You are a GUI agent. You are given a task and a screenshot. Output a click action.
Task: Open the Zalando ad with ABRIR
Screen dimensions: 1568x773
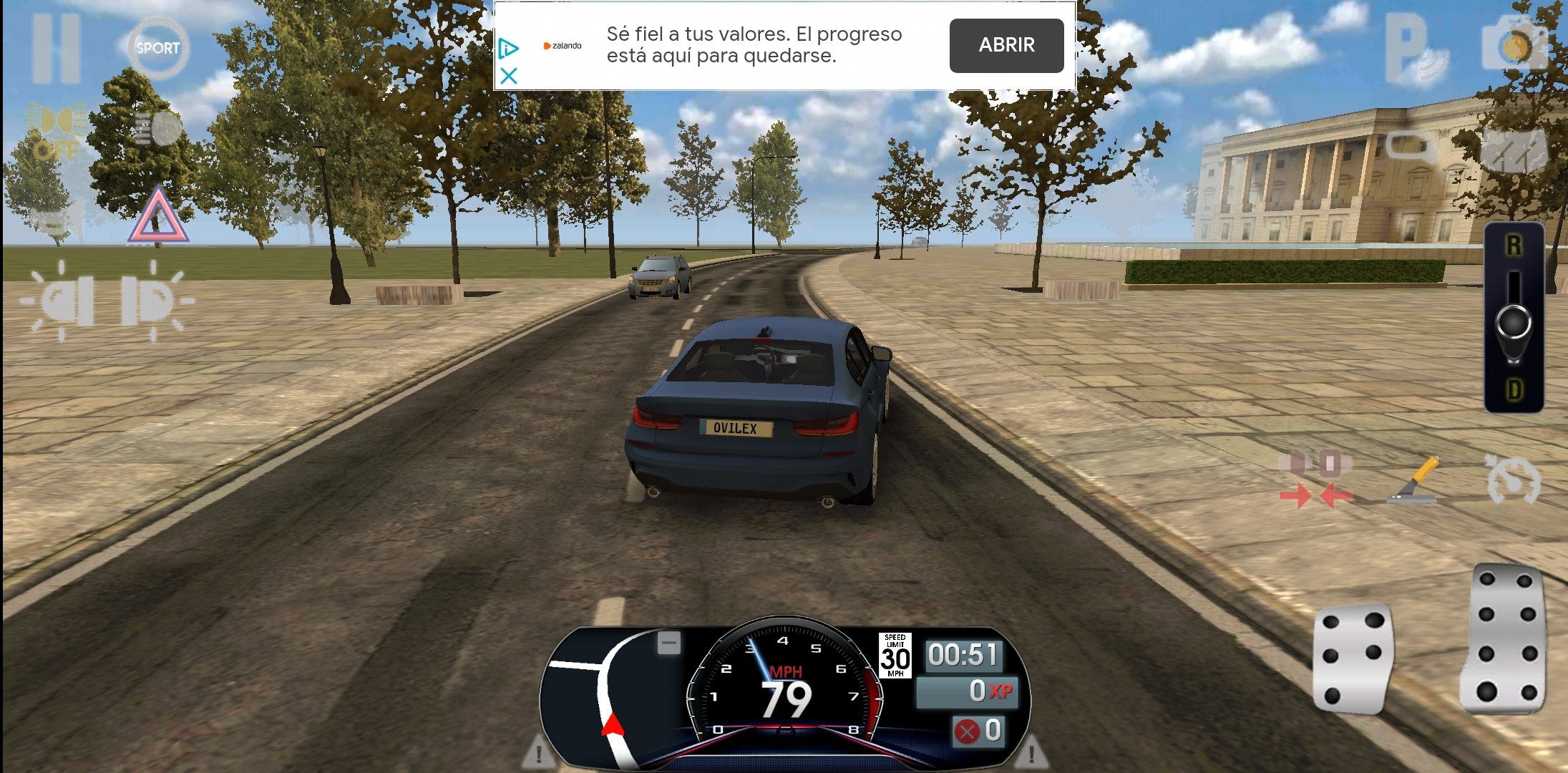pyautogui.click(x=1006, y=45)
